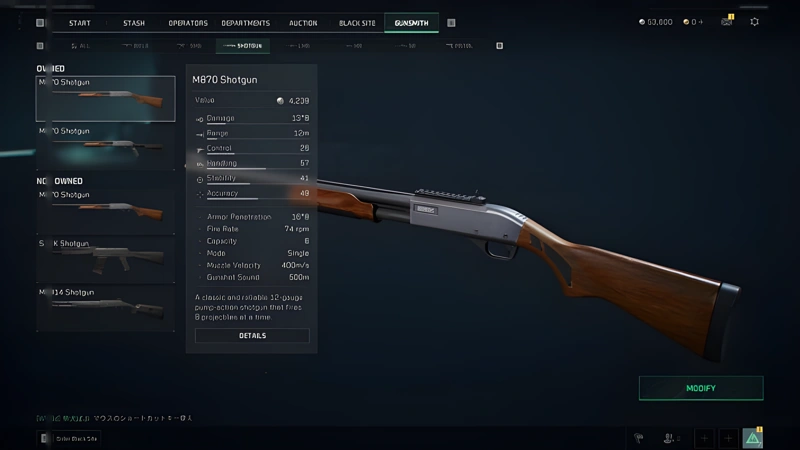Viewport: 800px width, 450px height.
Task: Open settings with the gear icon
Action: click(x=754, y=21)
